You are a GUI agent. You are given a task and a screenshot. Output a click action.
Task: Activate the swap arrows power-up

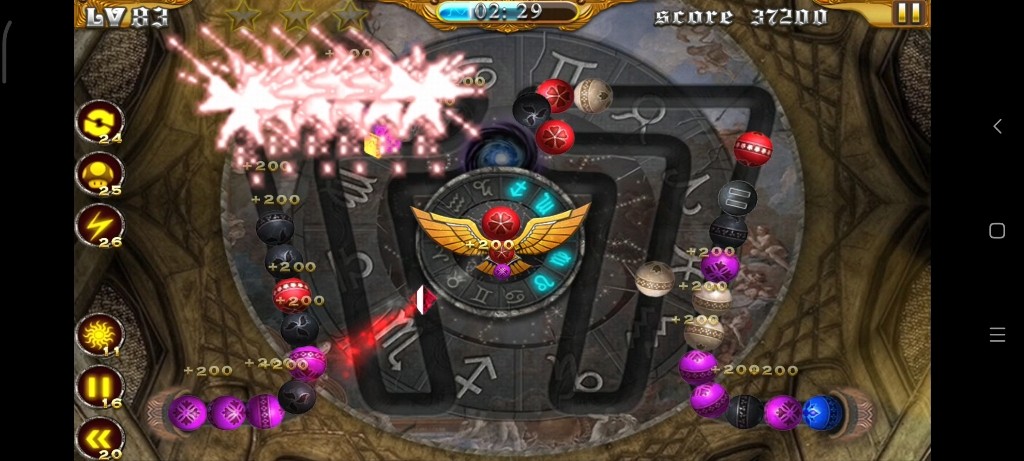[99, 122]
